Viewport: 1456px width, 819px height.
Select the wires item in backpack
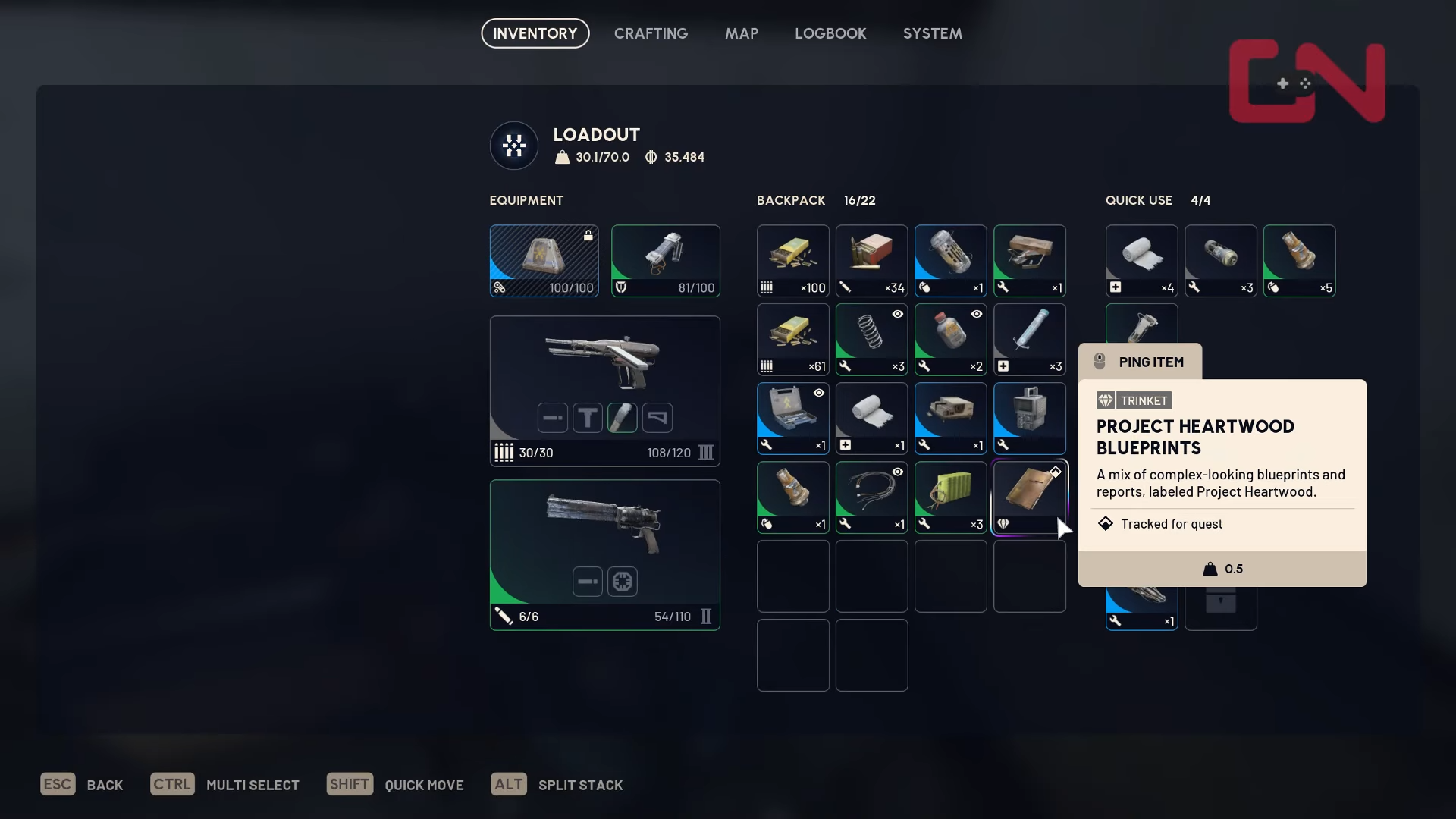pyautogui.click(x=871, y=497)
